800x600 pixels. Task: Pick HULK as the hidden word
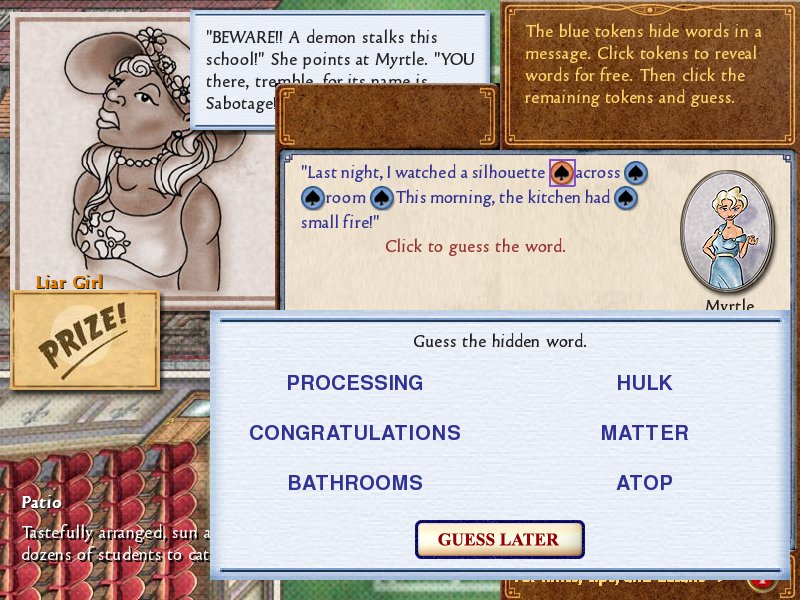[644, 383]
